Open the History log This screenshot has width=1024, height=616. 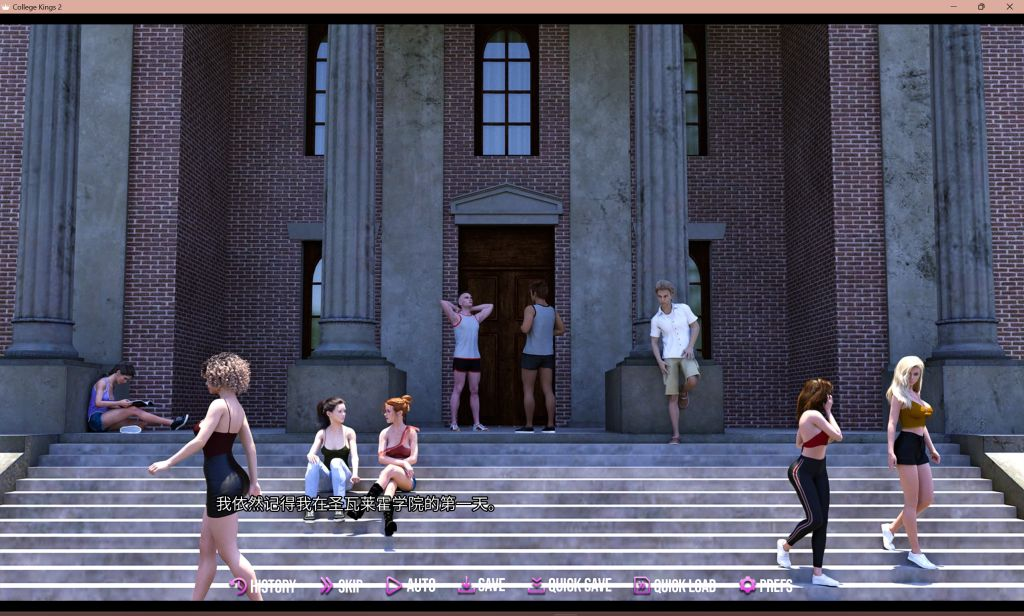pyautogui.click(x=263, y=586)
